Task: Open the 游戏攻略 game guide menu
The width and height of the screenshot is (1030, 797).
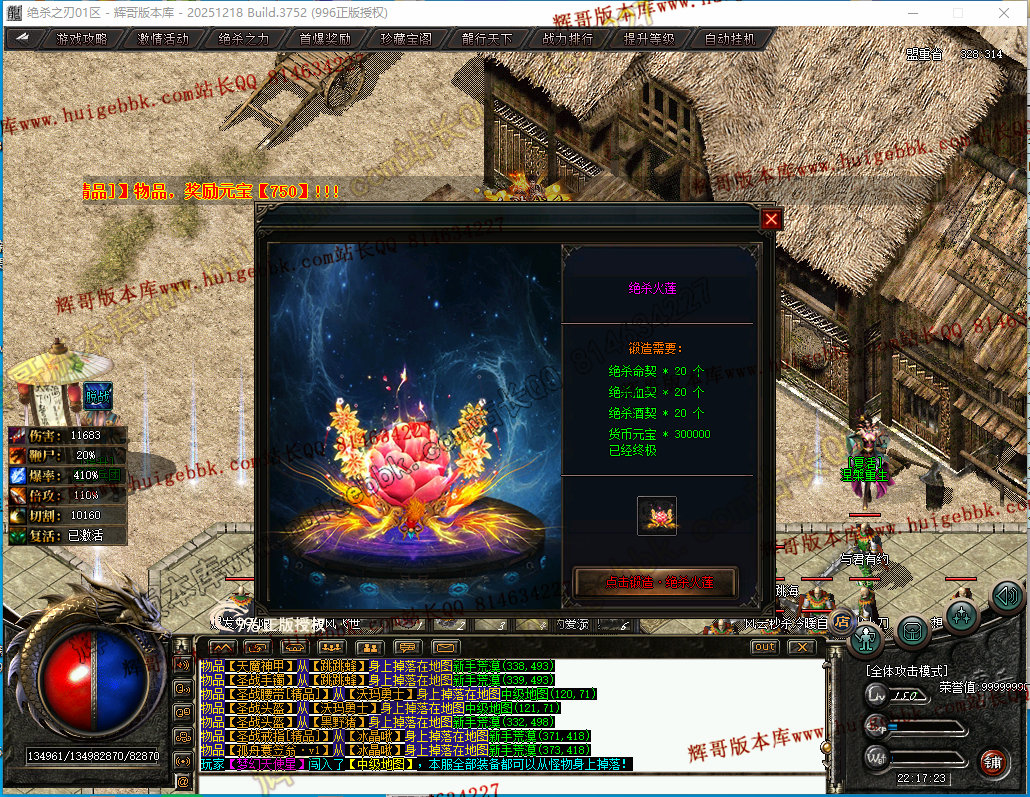Action: tap(82, 39)
